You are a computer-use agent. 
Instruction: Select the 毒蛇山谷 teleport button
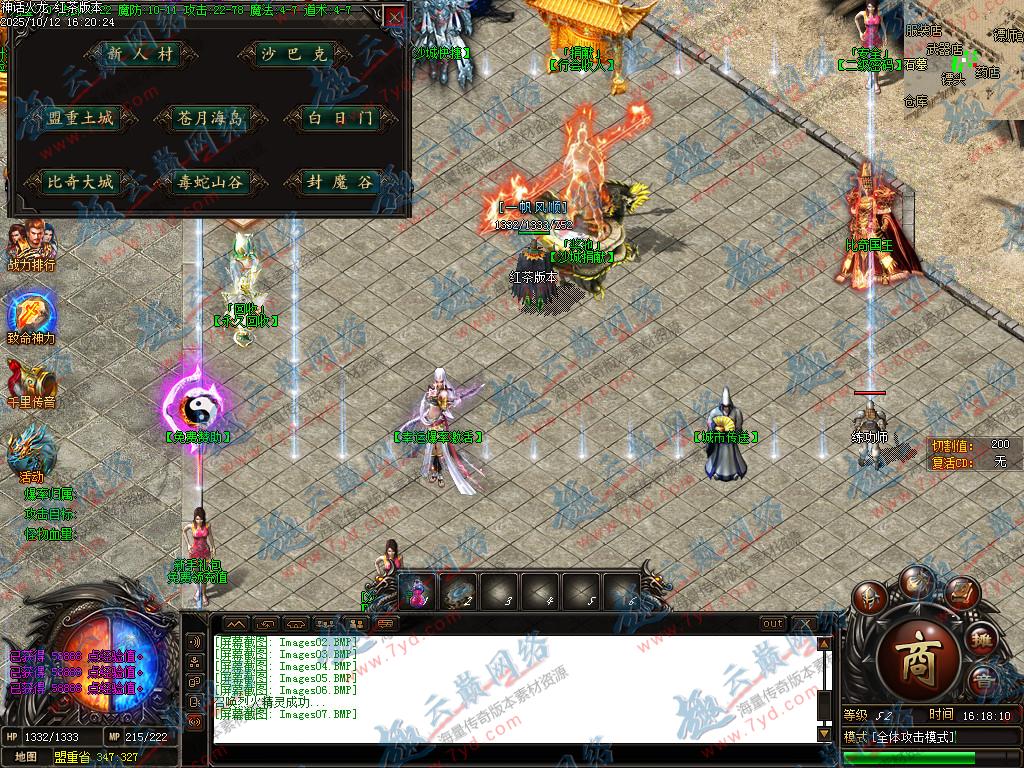pyautogui.click(x=209, y=182)
